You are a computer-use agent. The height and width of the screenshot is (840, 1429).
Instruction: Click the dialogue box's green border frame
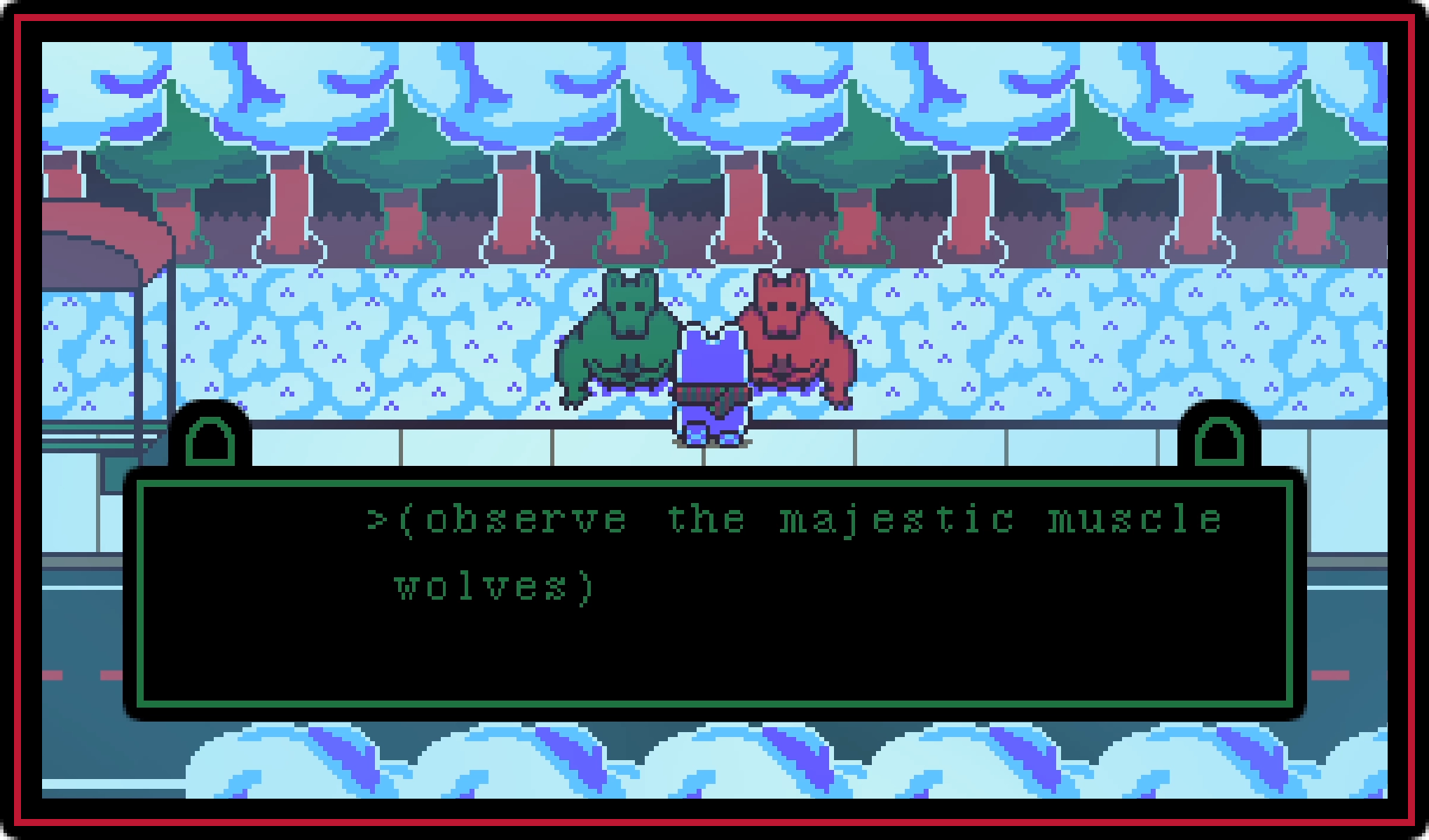[x=701, y=485]
